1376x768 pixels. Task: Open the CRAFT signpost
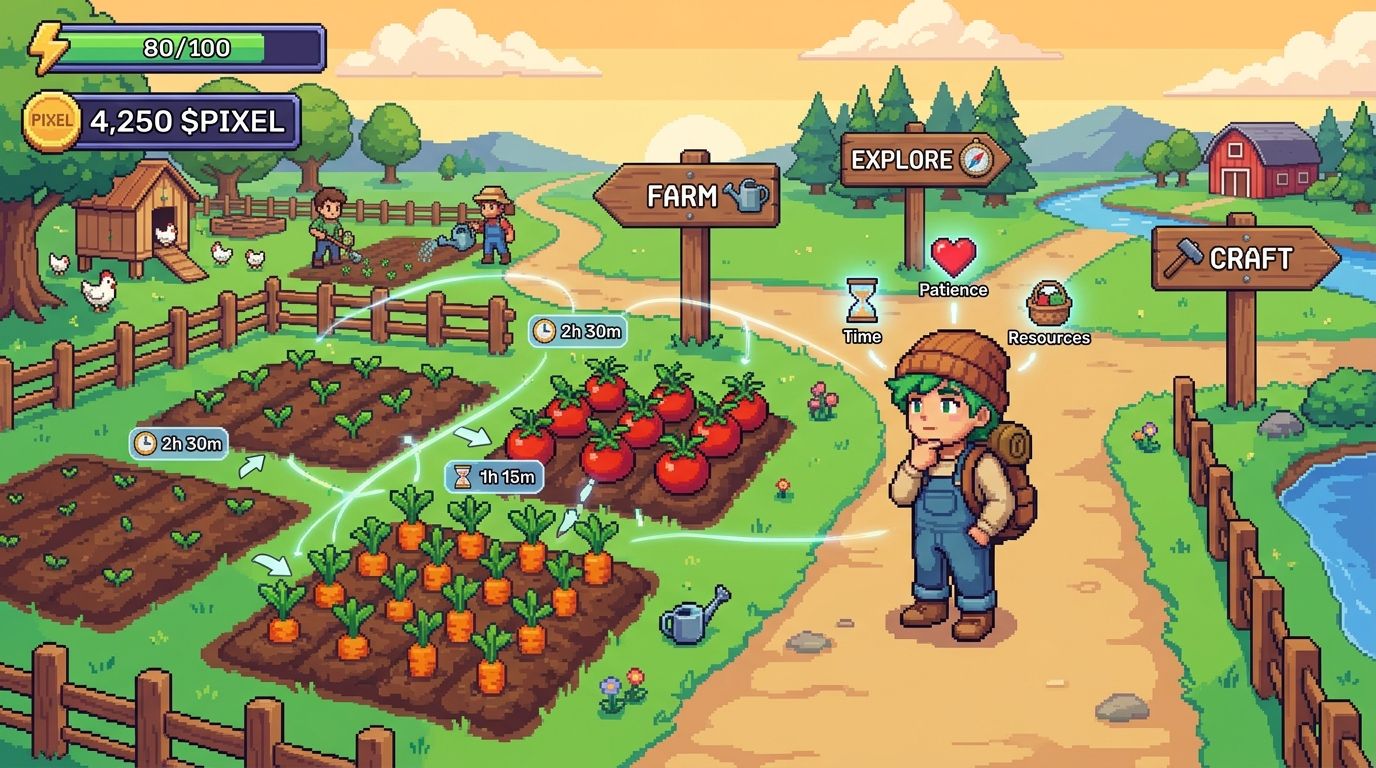point(1244,258)
